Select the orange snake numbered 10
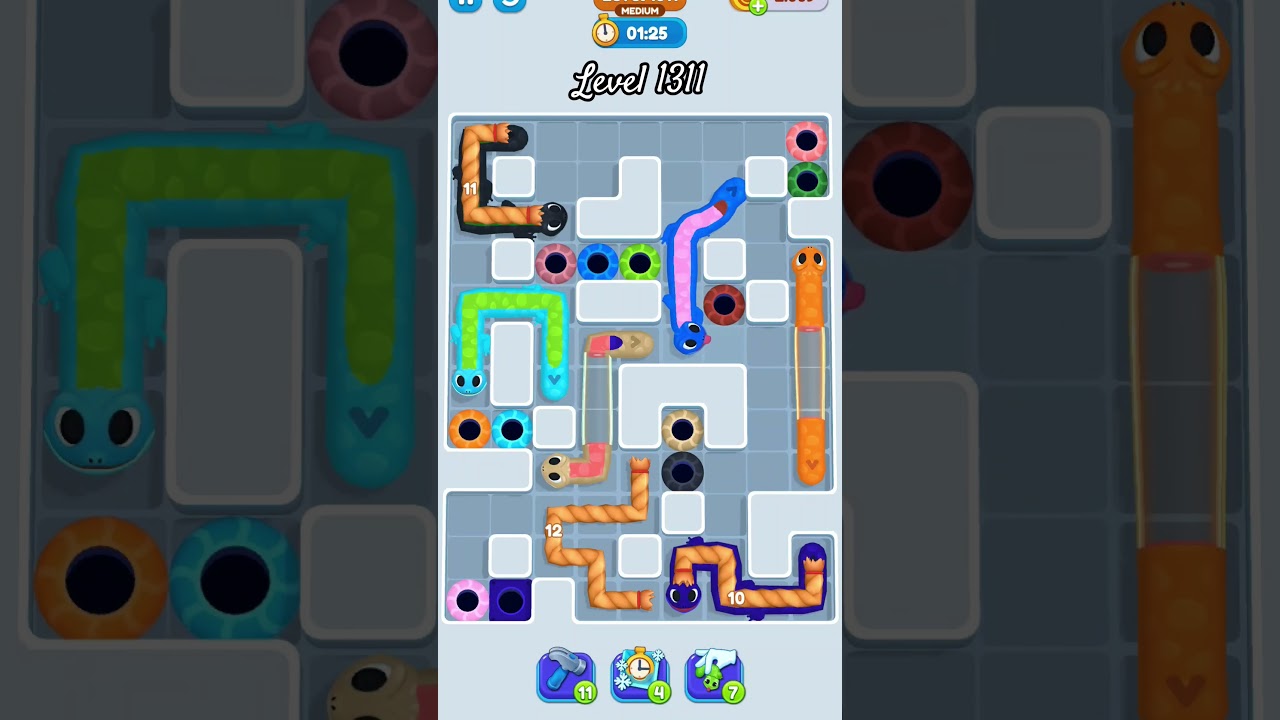Viewport: 1280px width, 720px height. click(x=737, y=597)
